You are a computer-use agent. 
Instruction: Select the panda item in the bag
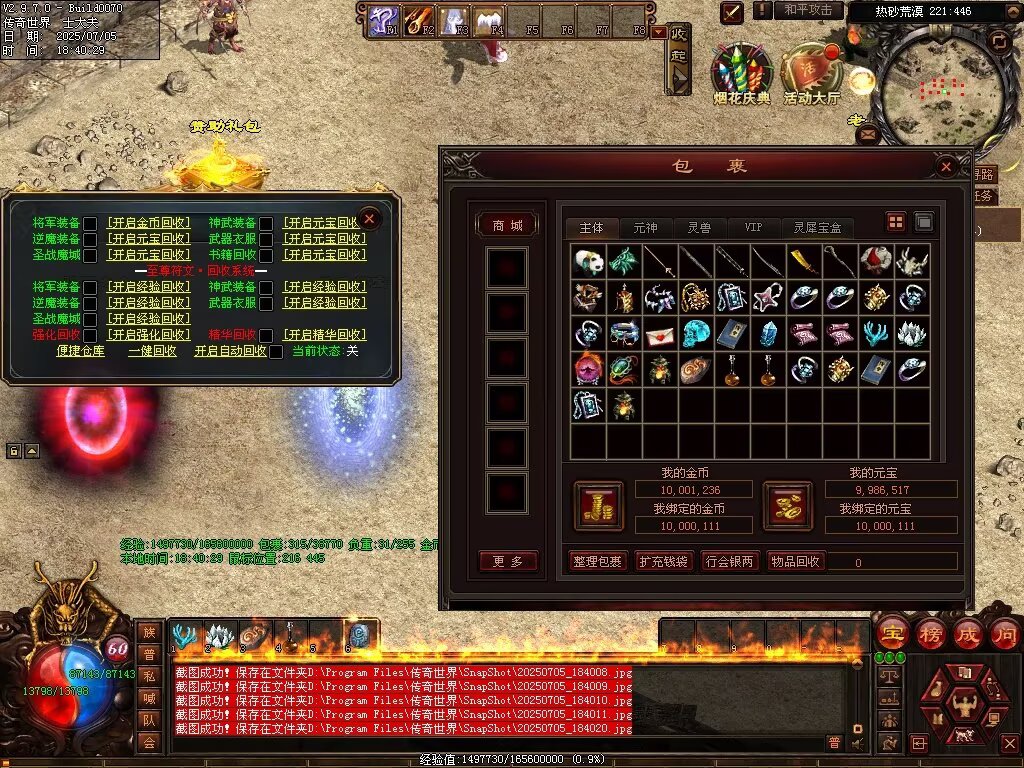[x=588, y=262]
